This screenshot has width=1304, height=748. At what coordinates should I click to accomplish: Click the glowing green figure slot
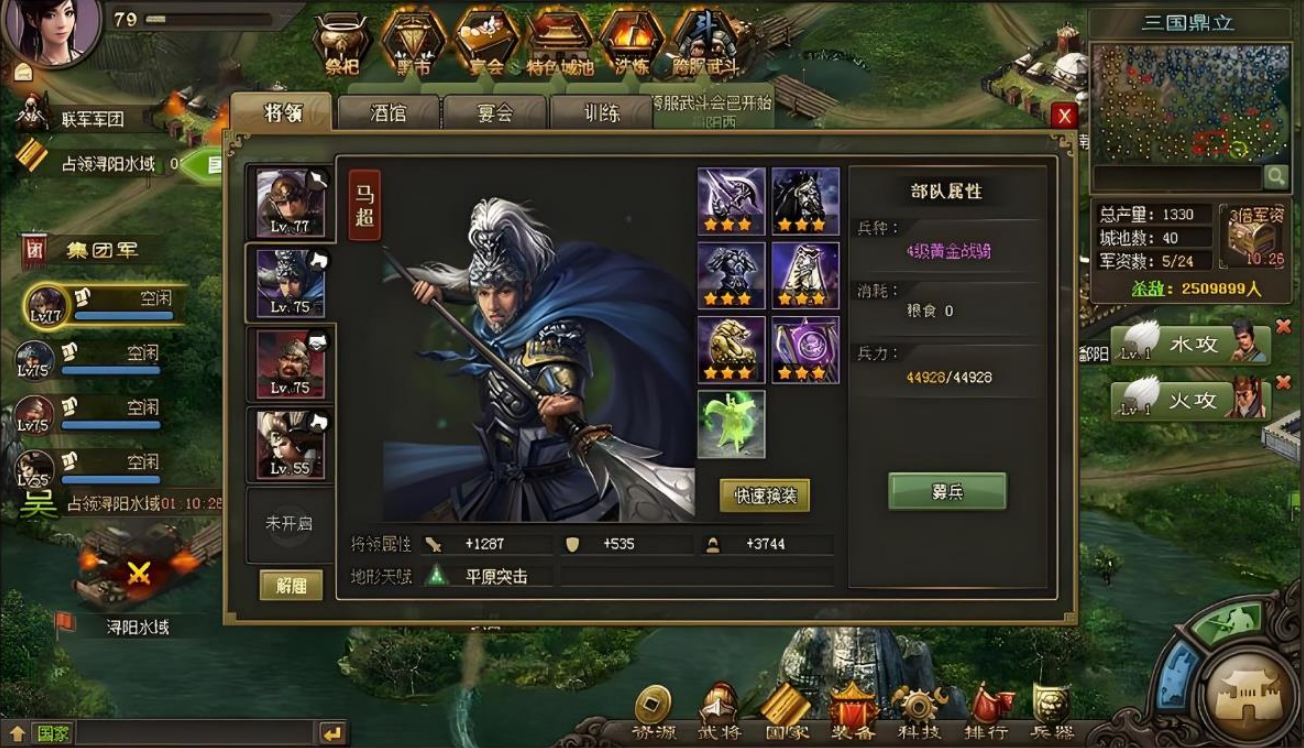tap(731, 424)
